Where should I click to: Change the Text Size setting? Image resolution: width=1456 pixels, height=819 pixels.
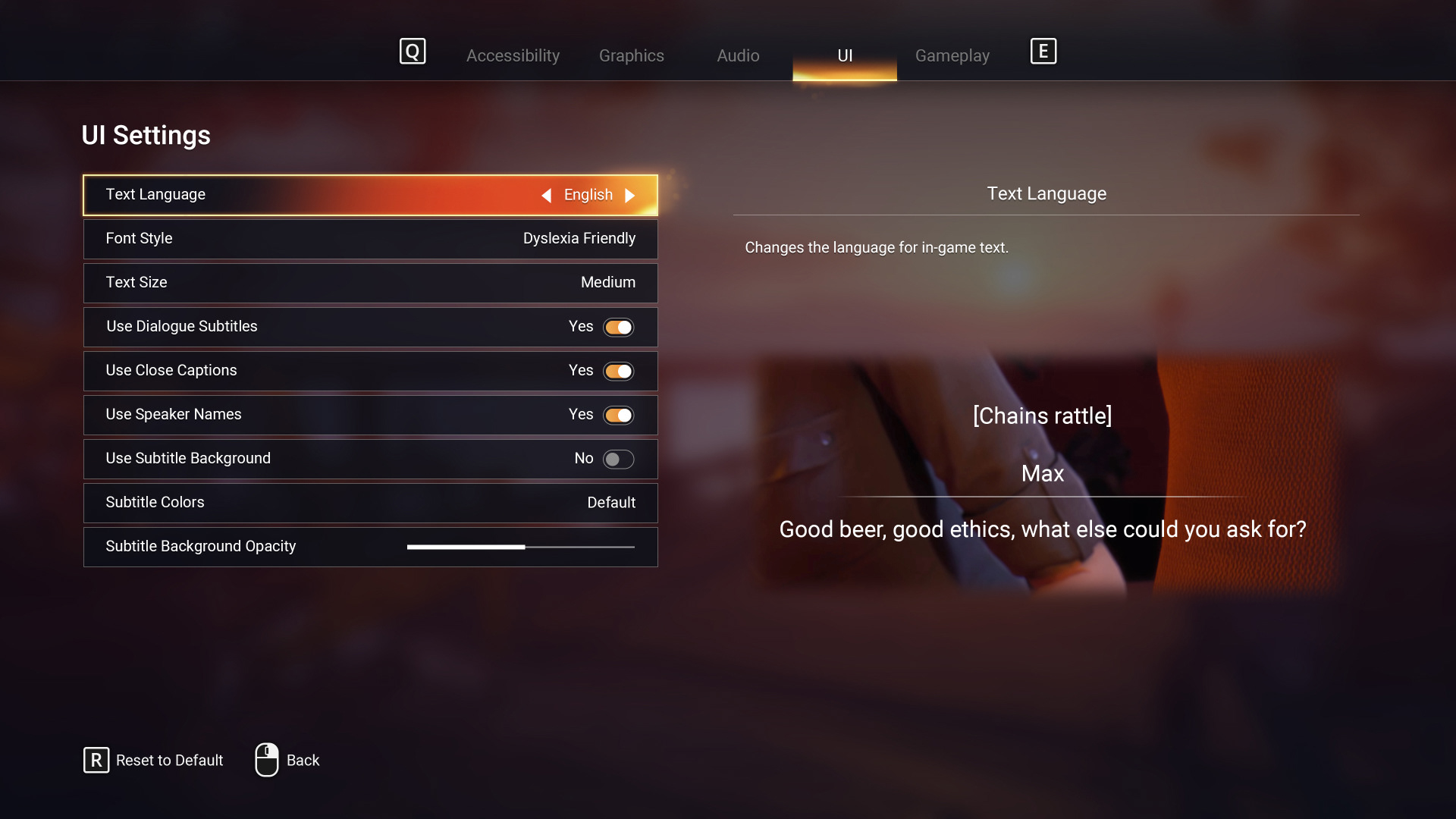pos(370,282)
